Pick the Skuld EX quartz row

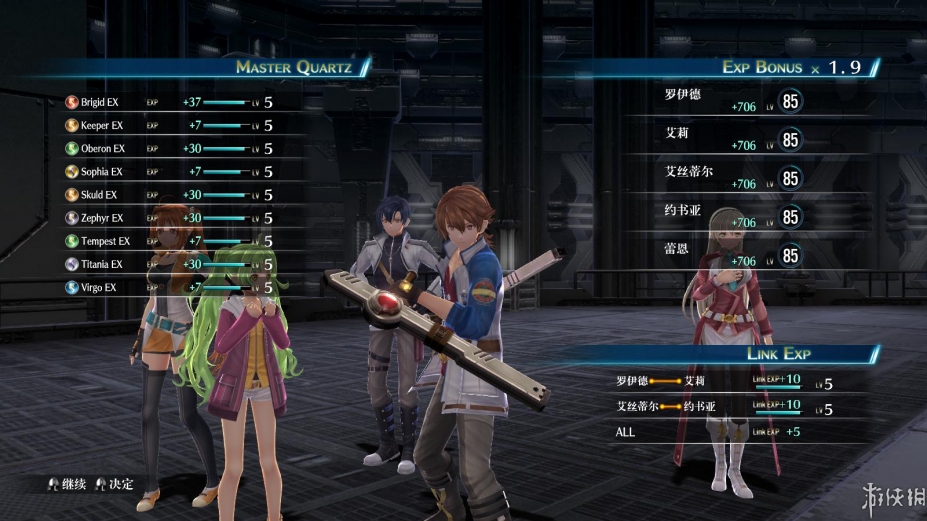tap(98, 195)
